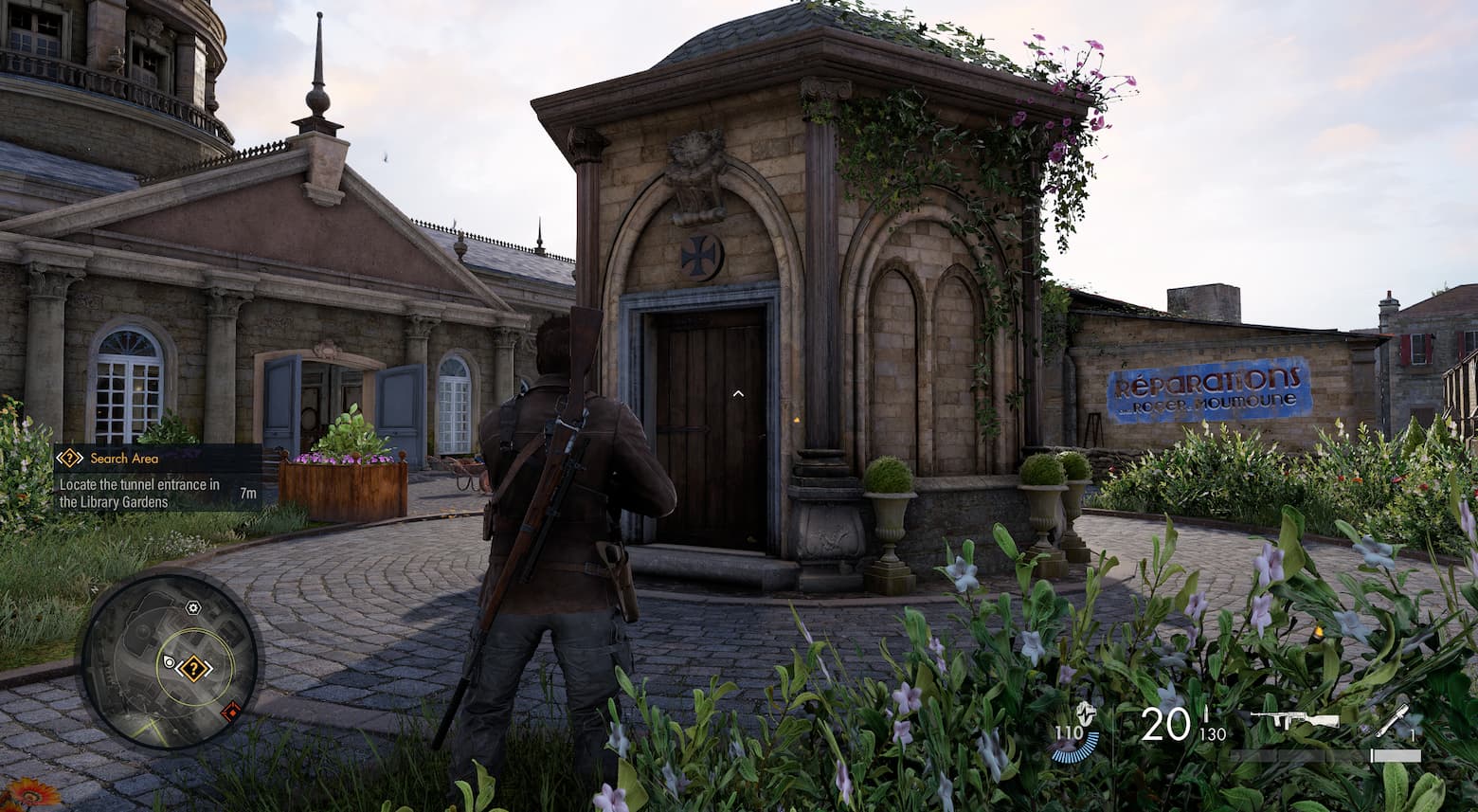Select the submachine gun weapon icon

[x=1293, y=721]
